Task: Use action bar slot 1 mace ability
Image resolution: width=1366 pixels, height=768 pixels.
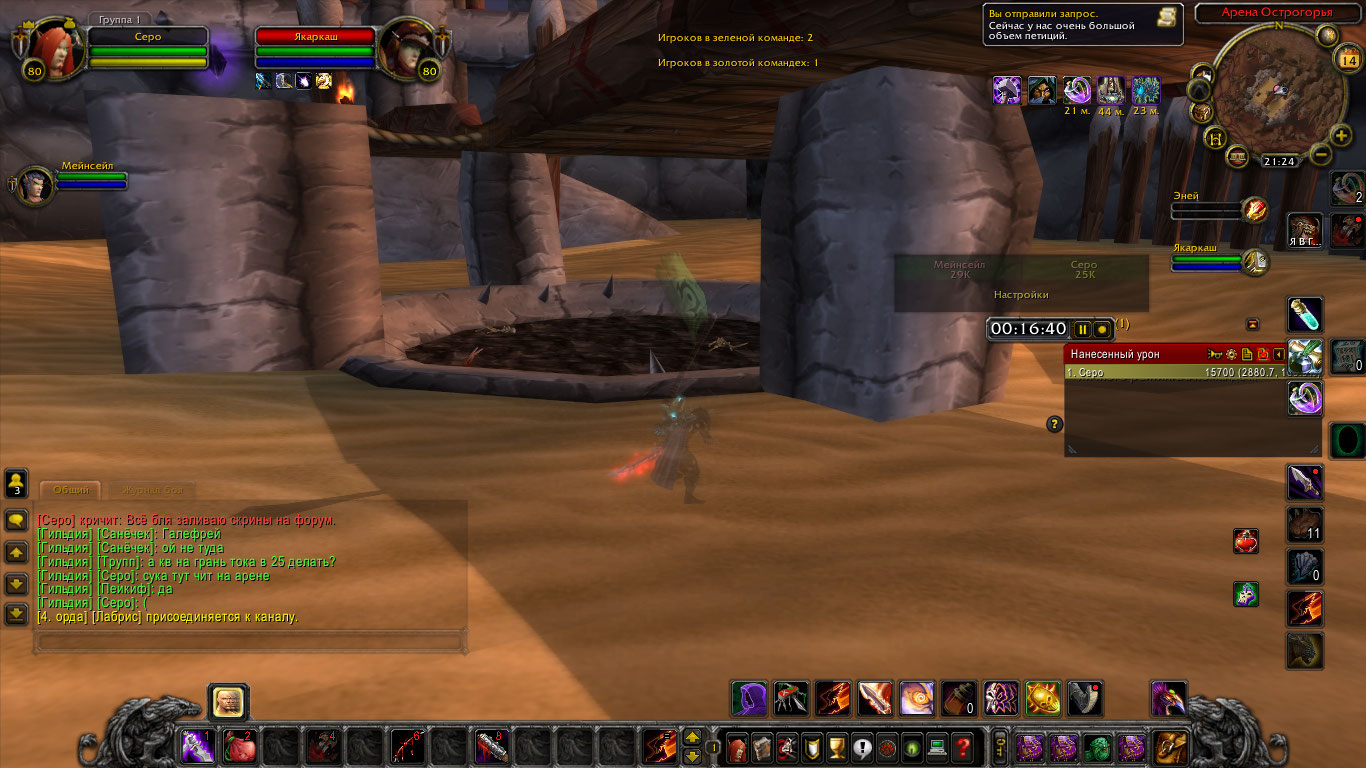Action: tap(194, 747)
